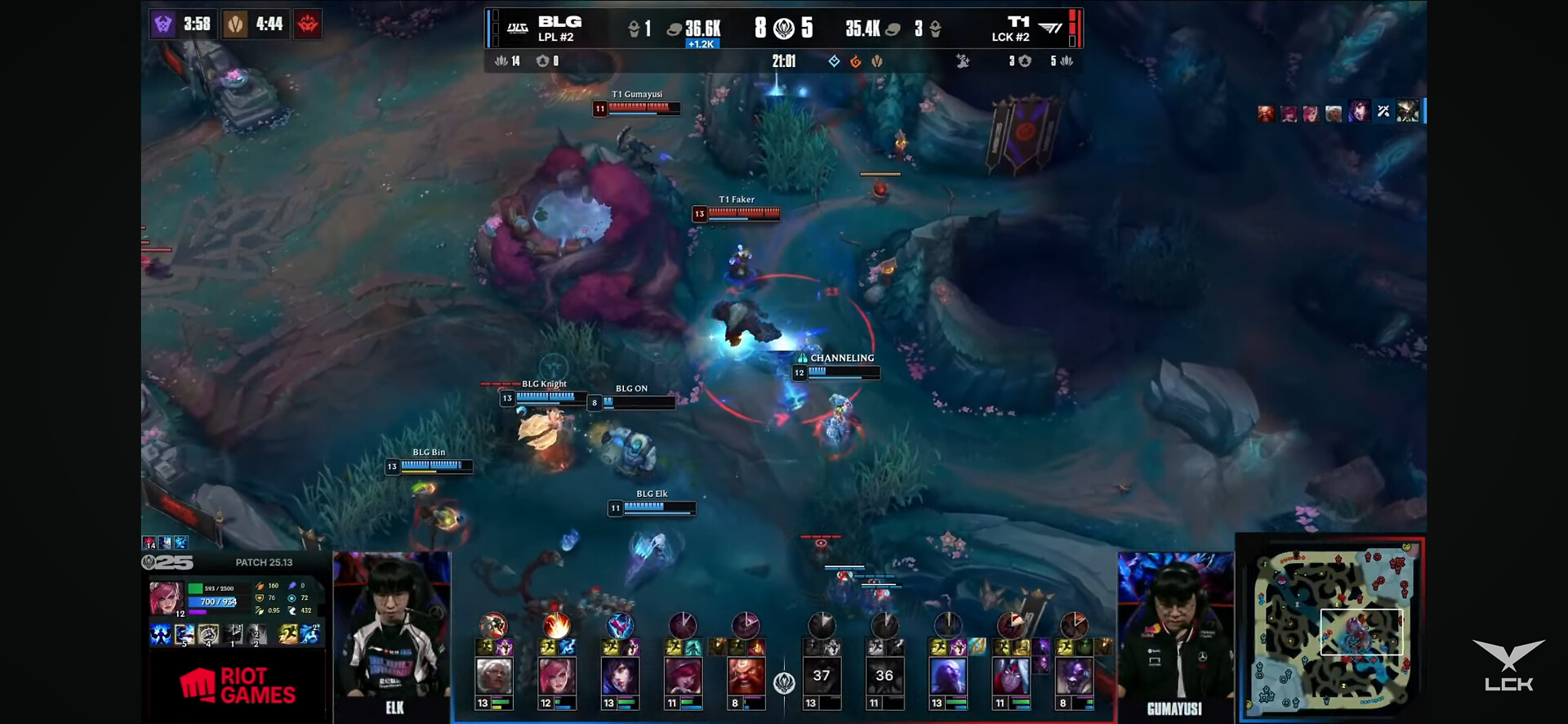
Task: Click the LCK channel watermark logo
Action: pos(1508,665)
